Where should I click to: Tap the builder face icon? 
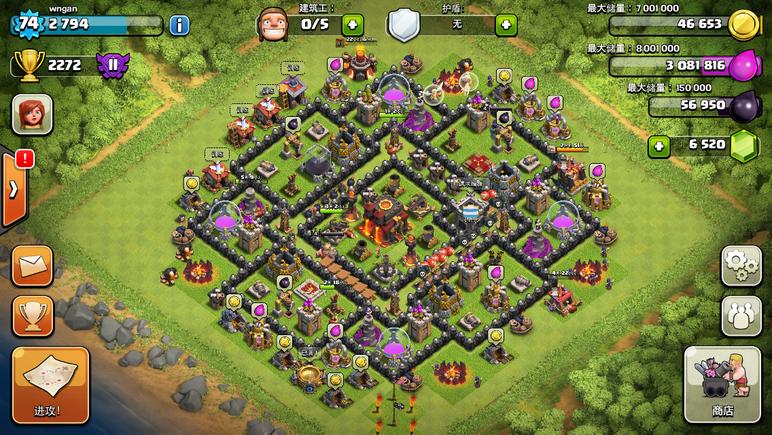point(274,24)
